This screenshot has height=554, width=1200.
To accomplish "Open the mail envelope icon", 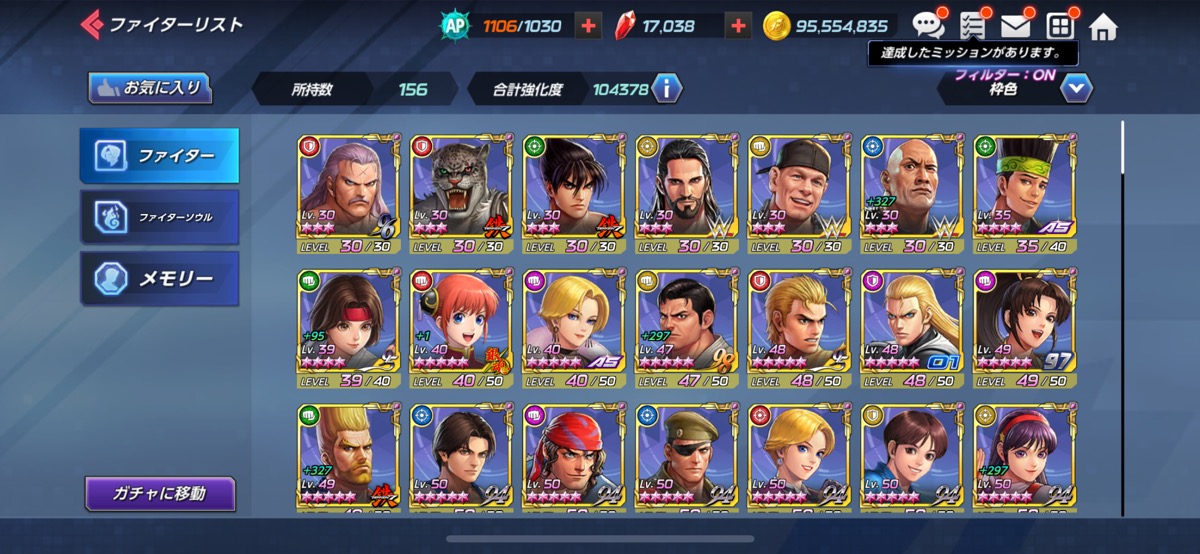I will coord(1015,26).
